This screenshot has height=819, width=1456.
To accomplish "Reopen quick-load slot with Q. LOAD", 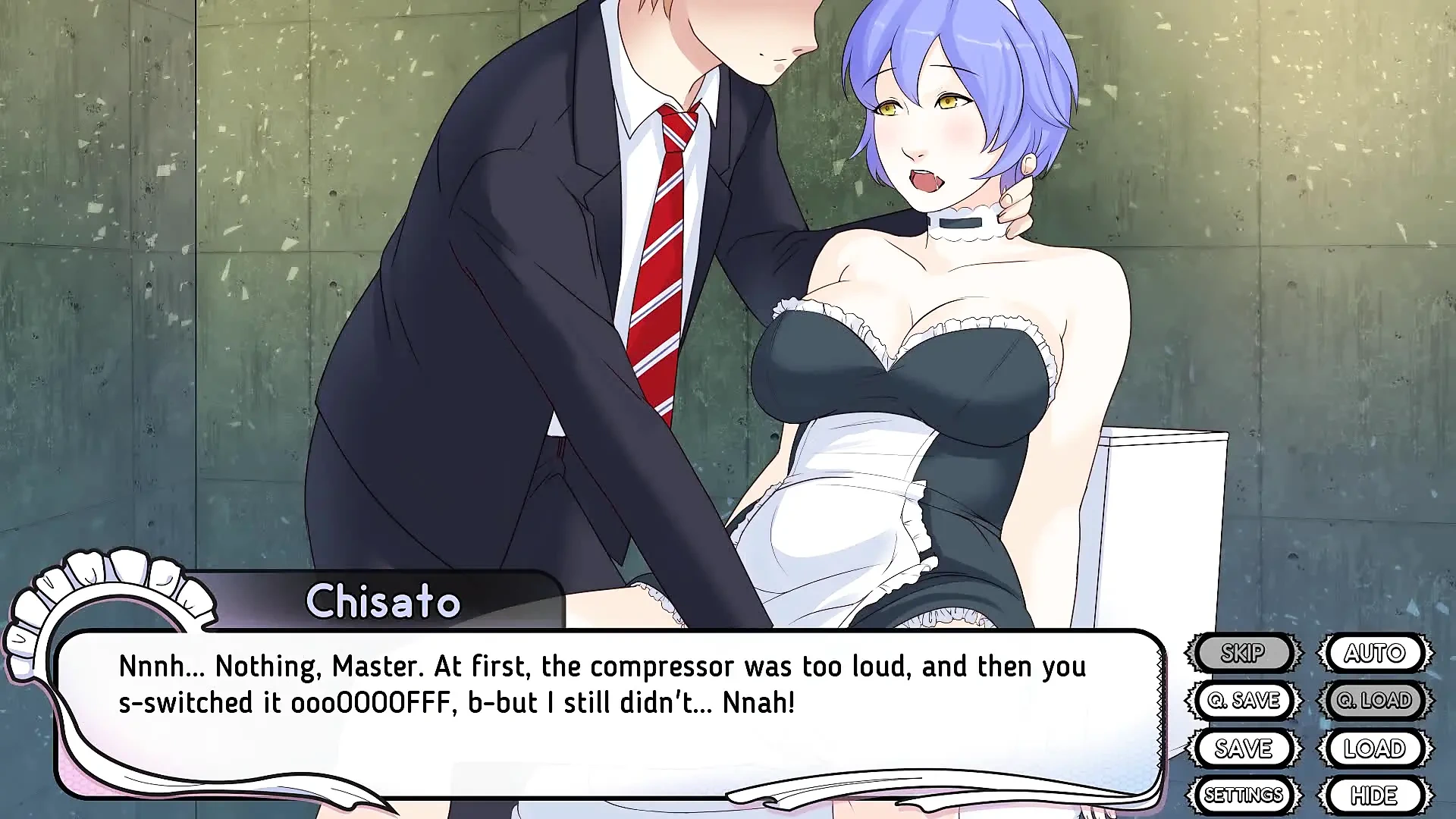I will [1376, 700].
